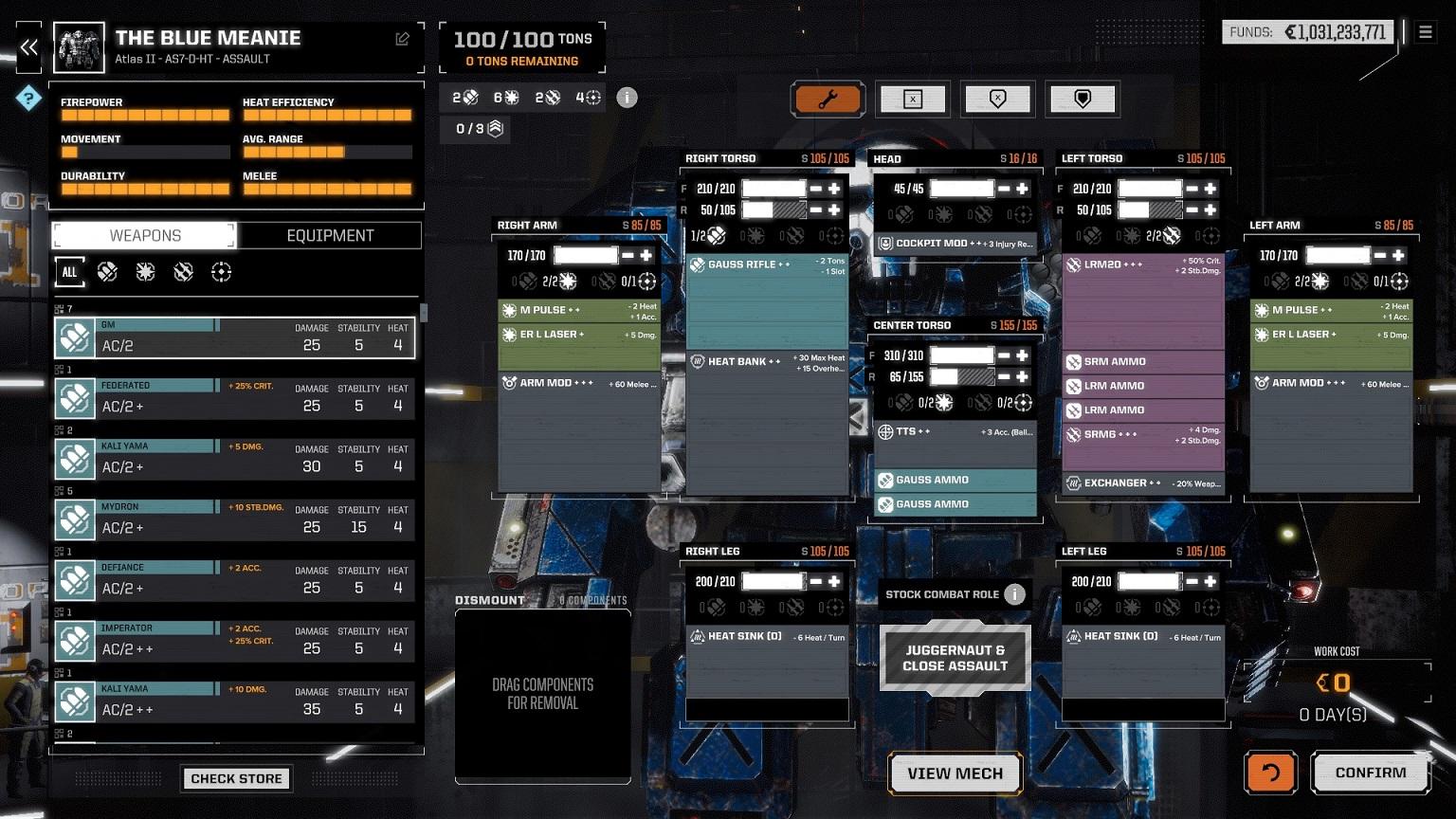Image resolution: width=1456 pixels, height=819 pixels.
Task: Open the Check Store button
Action: pyautogui.click(x=236, y=778)
